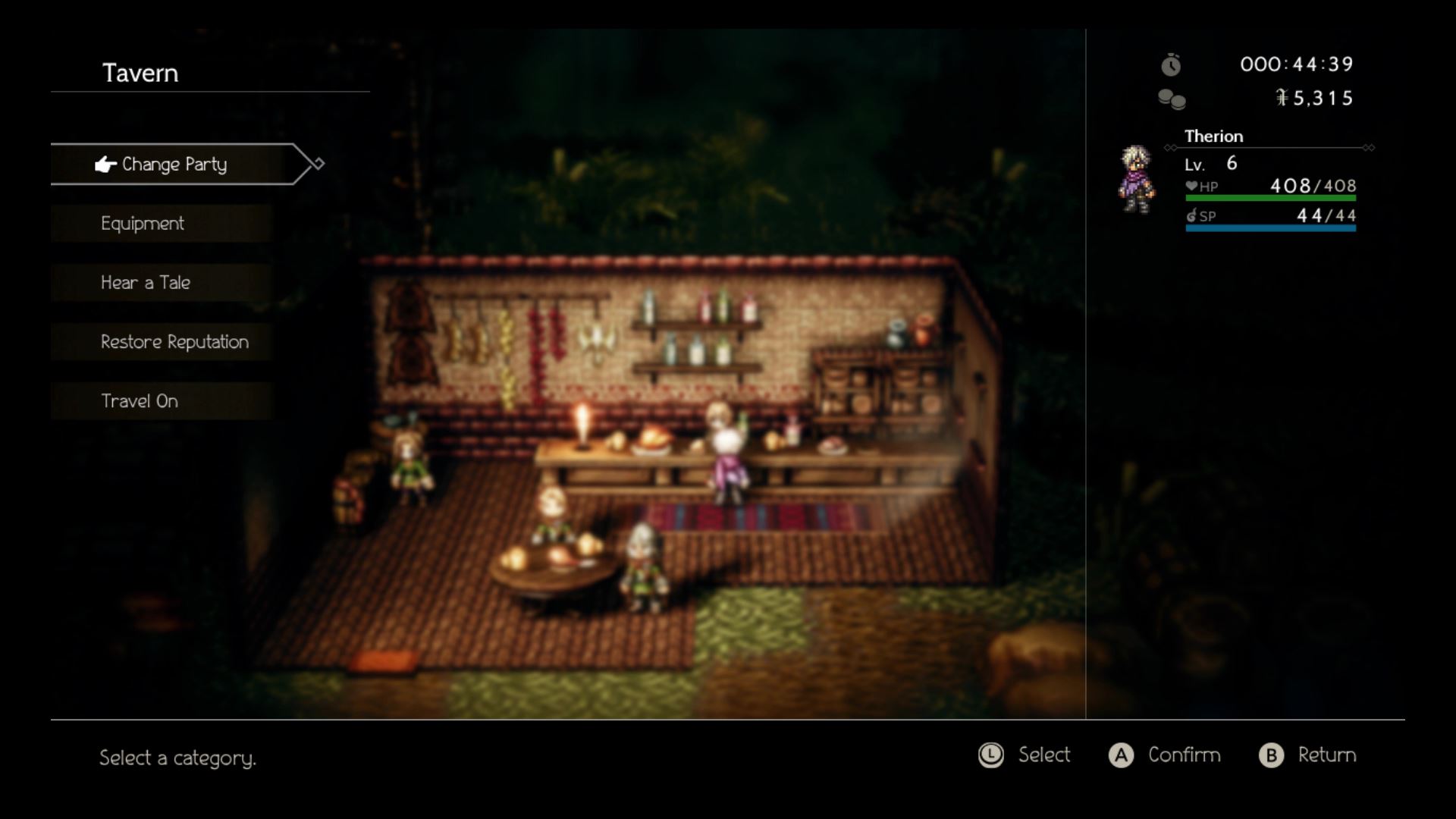
Task: Open the Equipment menu entry
Action: click(x=141, y=223)
